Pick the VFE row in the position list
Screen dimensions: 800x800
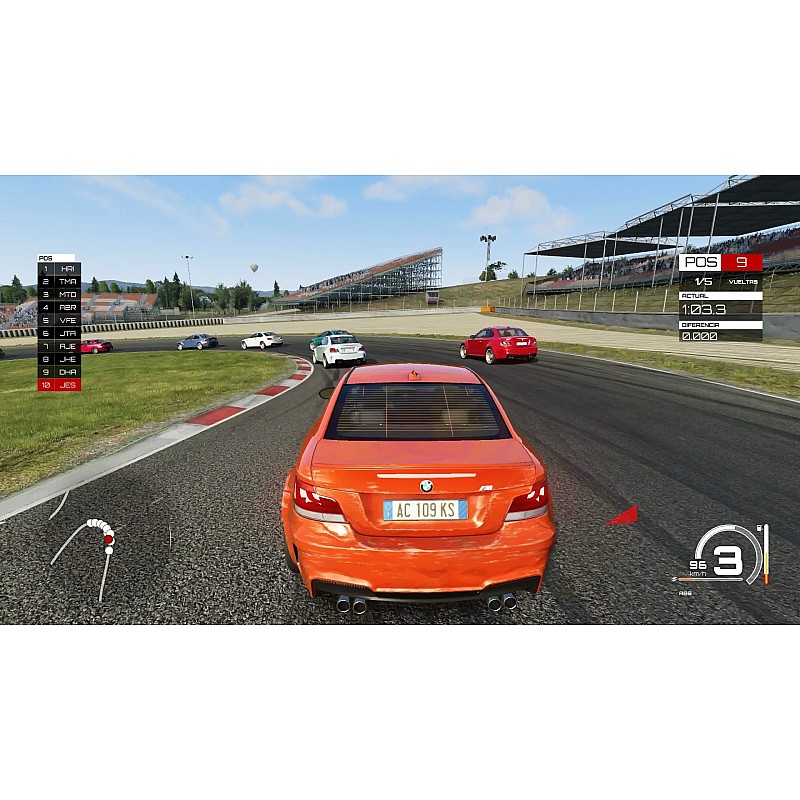point(60,320)
